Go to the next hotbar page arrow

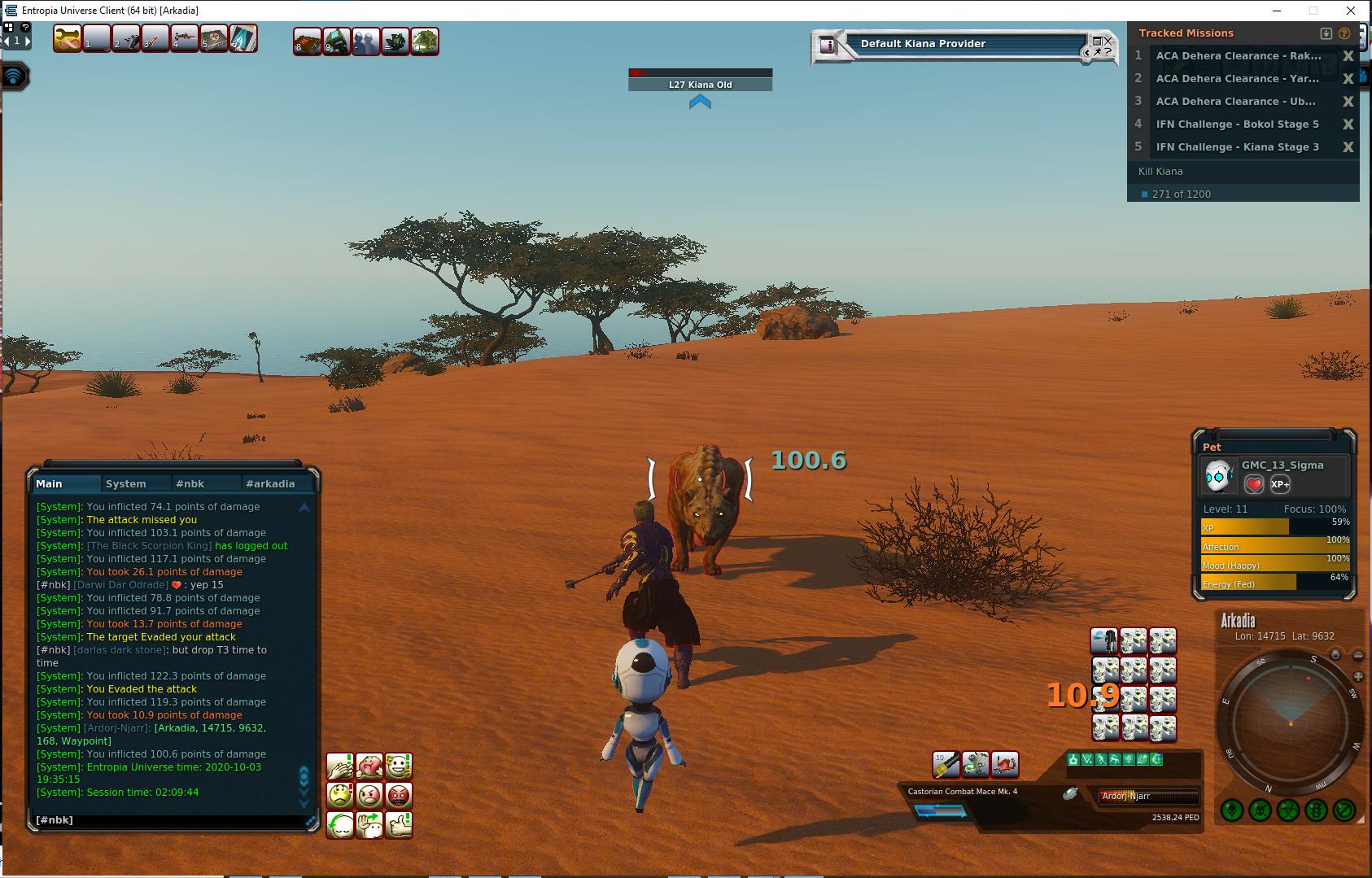click(x=28, y=40)
